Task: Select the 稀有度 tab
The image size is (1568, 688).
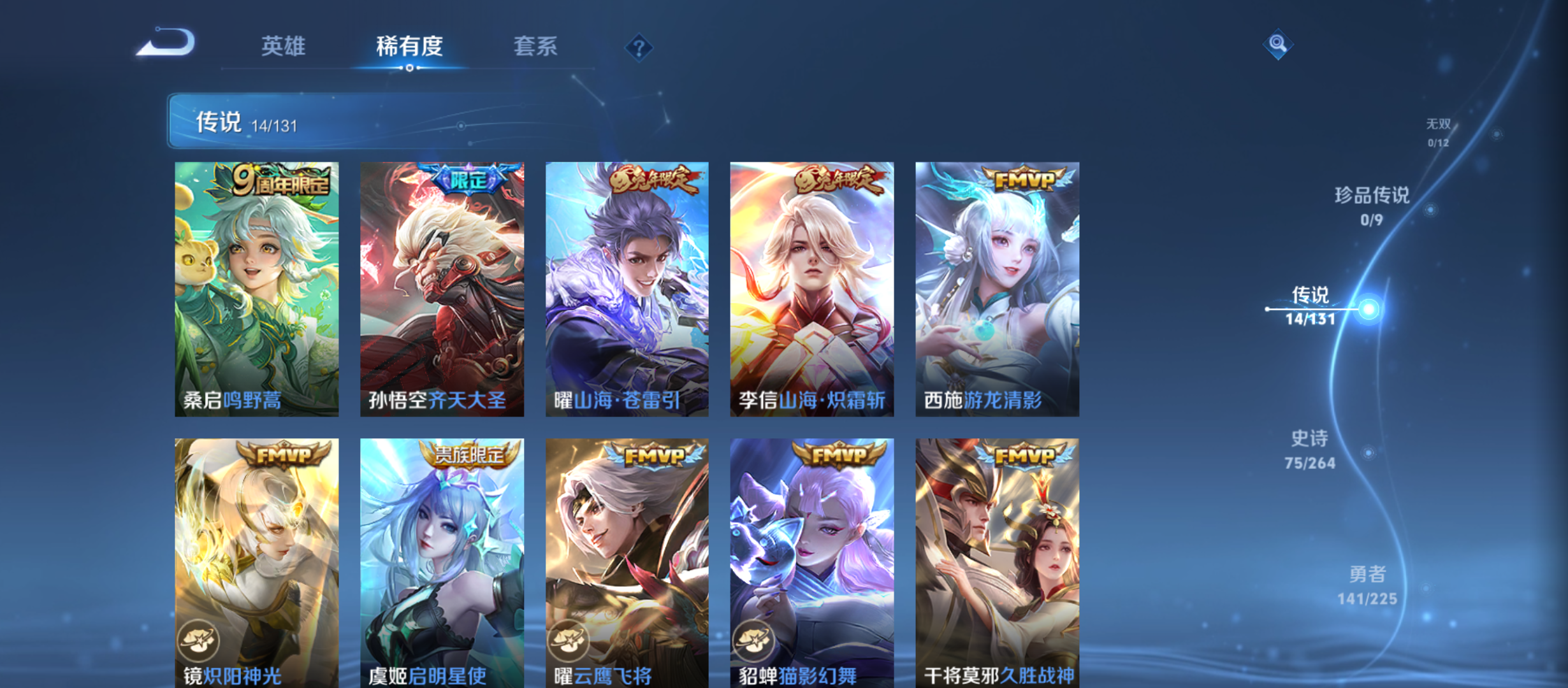Action: click(409, 47)
